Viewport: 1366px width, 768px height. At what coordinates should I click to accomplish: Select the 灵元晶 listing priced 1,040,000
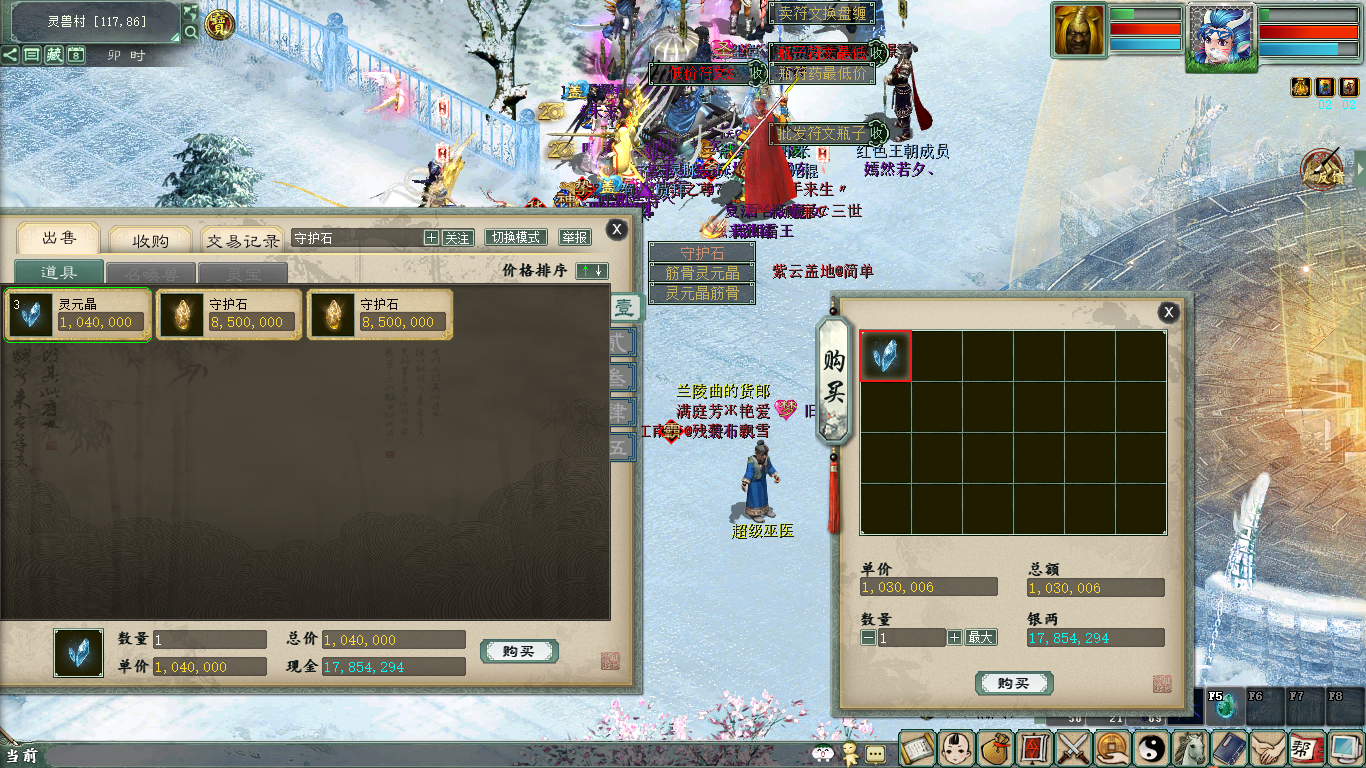[78, 315]
